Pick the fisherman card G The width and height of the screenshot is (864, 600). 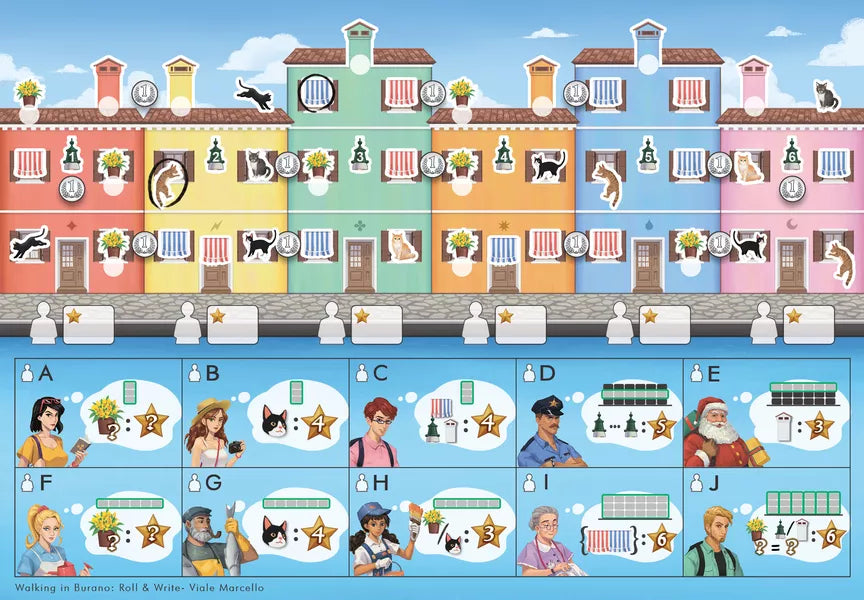tap(265, 526)
